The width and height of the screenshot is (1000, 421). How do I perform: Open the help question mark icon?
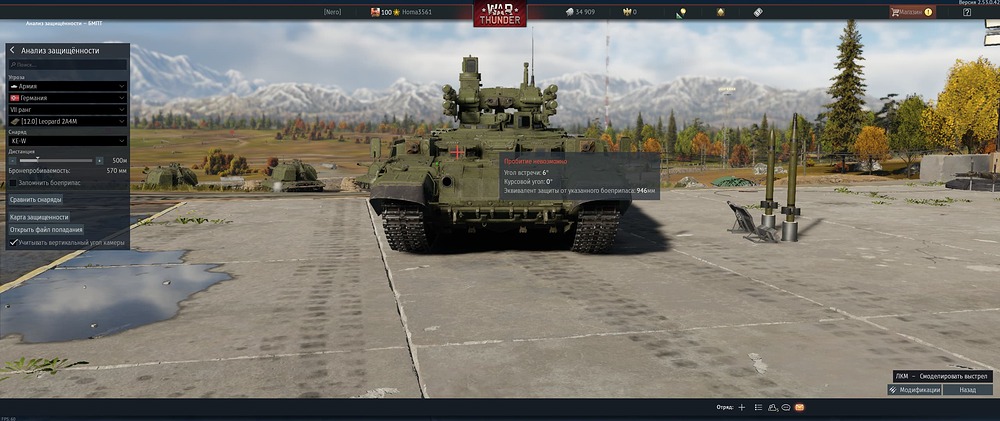[x=967, y=12]
